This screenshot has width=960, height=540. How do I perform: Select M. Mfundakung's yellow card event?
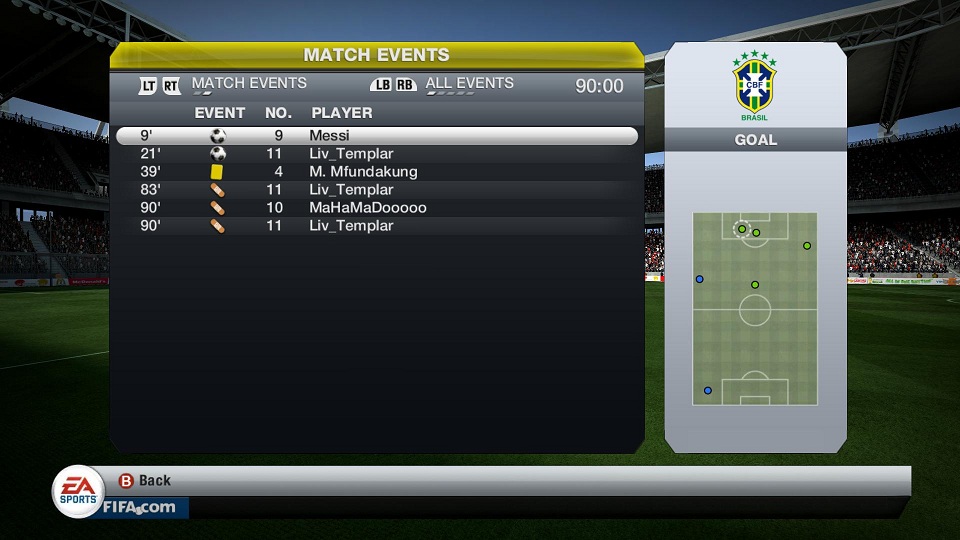[376, 172]
